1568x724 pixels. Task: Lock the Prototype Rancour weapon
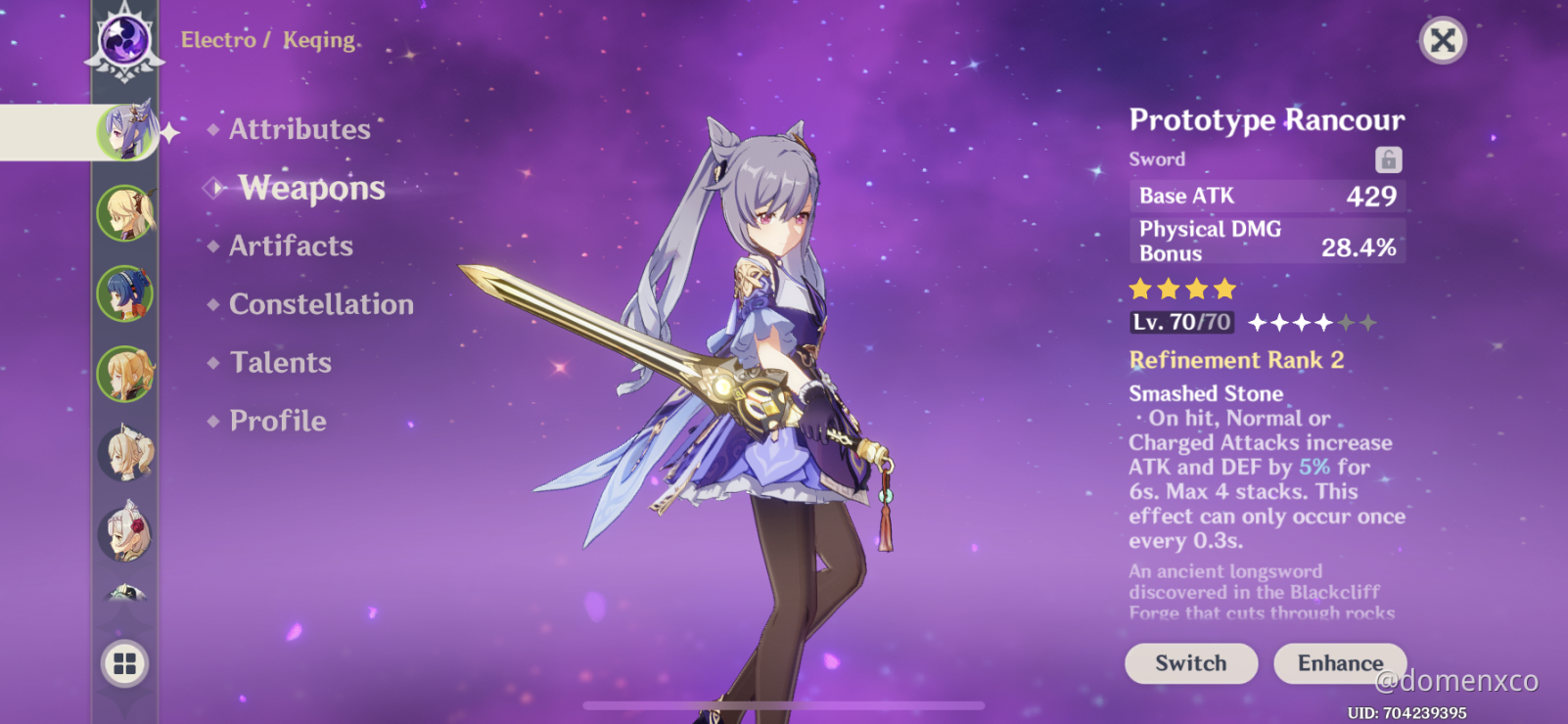[1390, 158]
